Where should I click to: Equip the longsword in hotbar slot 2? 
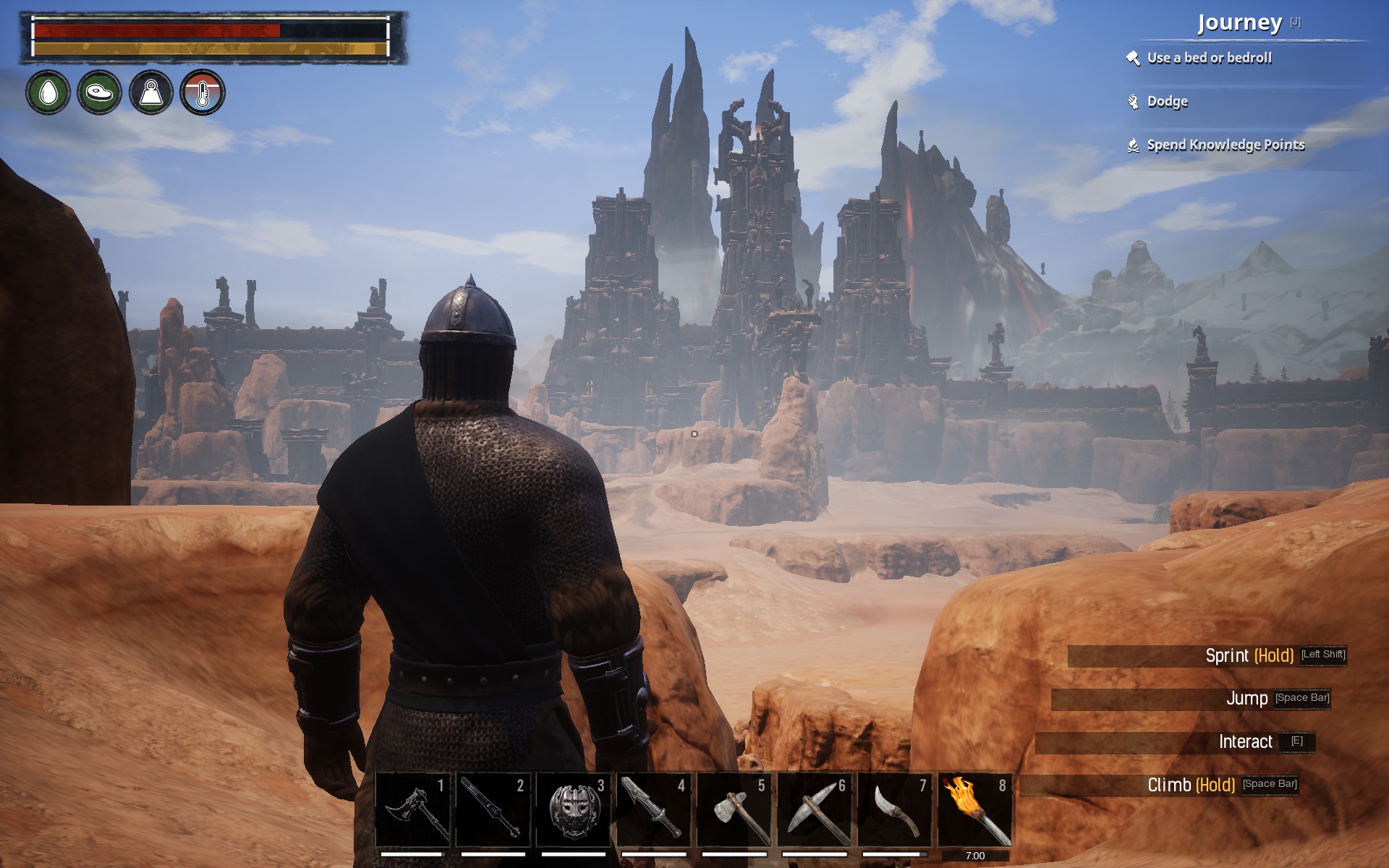pyautogui.click(x=493, y=809)
